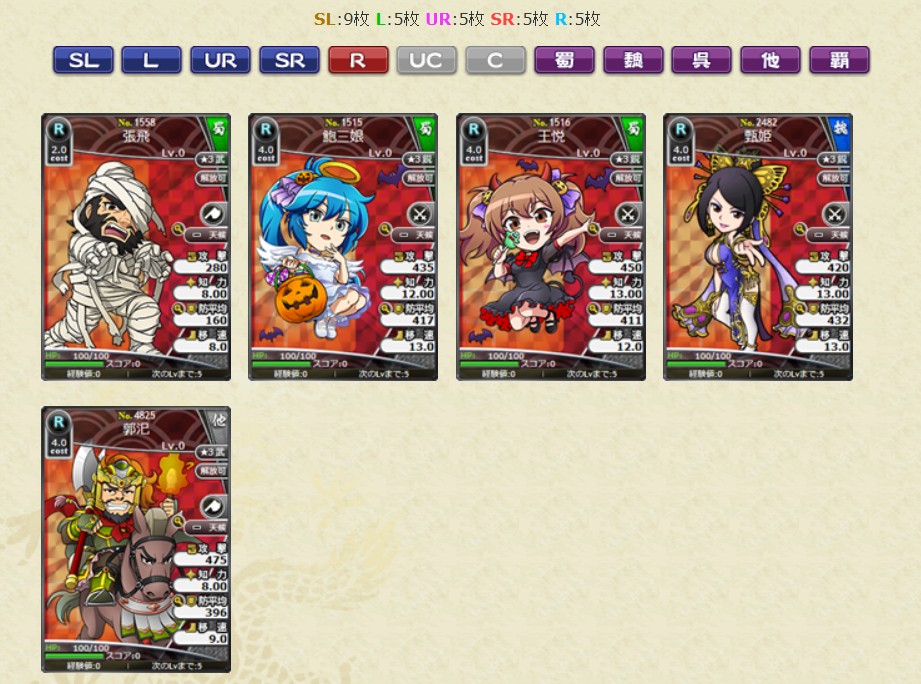Screen dimensions: 921x684
Task: Toggle the red R rarity filter
Action: coord(358,60)
